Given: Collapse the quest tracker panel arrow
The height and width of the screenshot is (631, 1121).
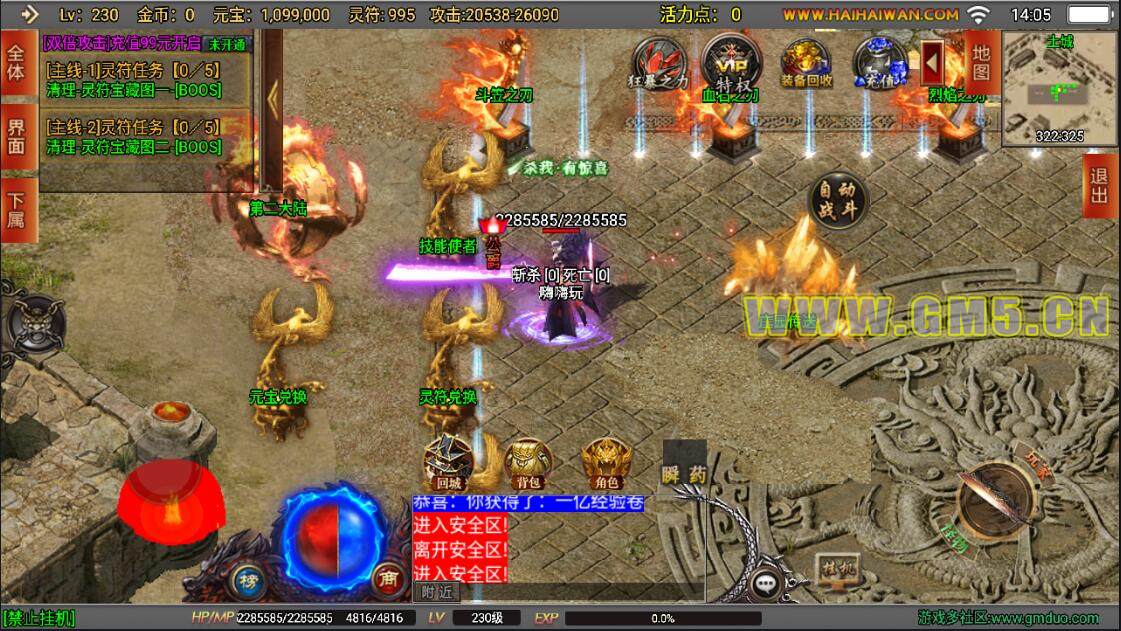Looking at the screenshot, I should tap(272, 100).
